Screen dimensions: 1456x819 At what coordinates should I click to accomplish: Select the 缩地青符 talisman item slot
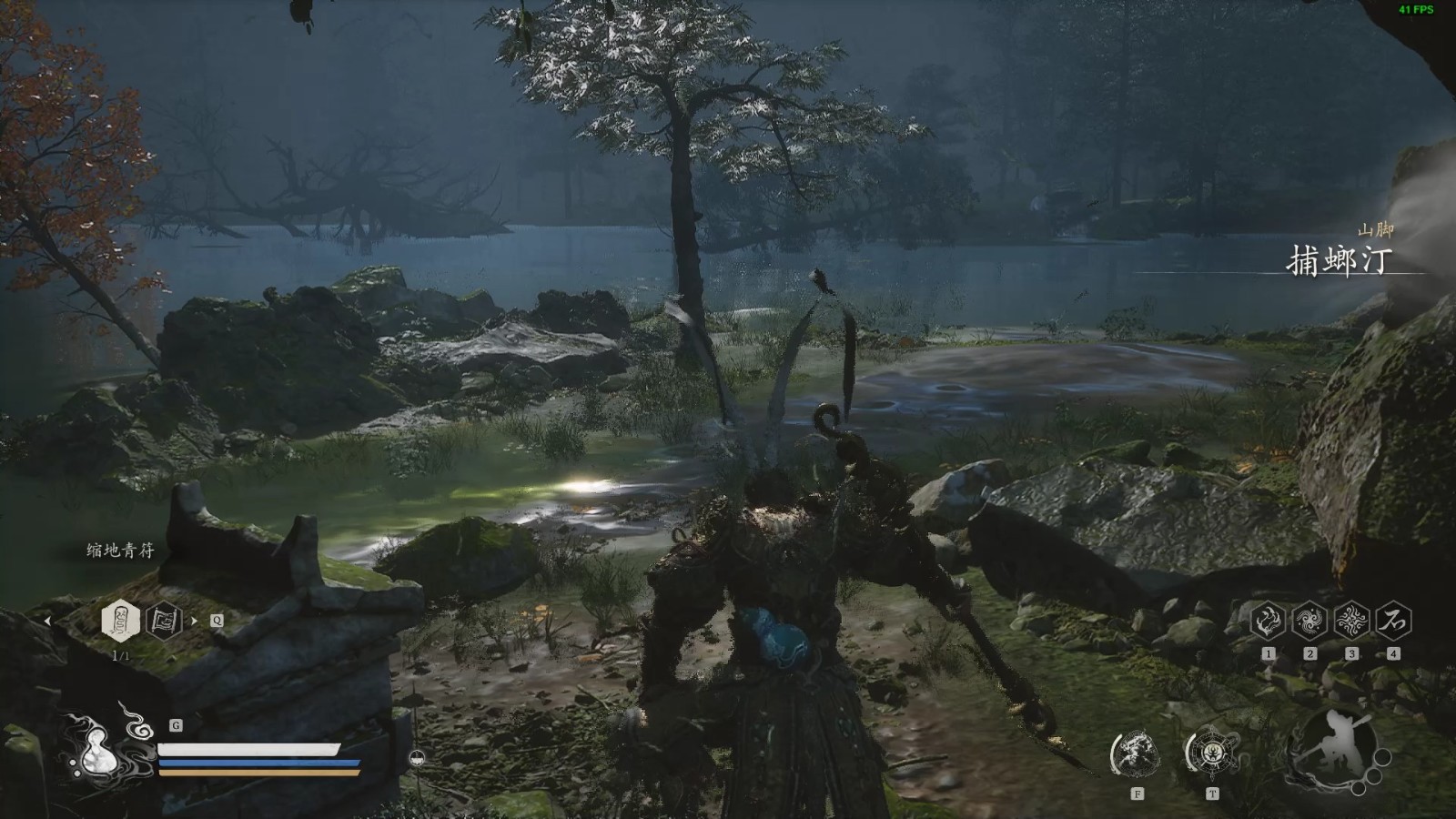coord(120,622)
